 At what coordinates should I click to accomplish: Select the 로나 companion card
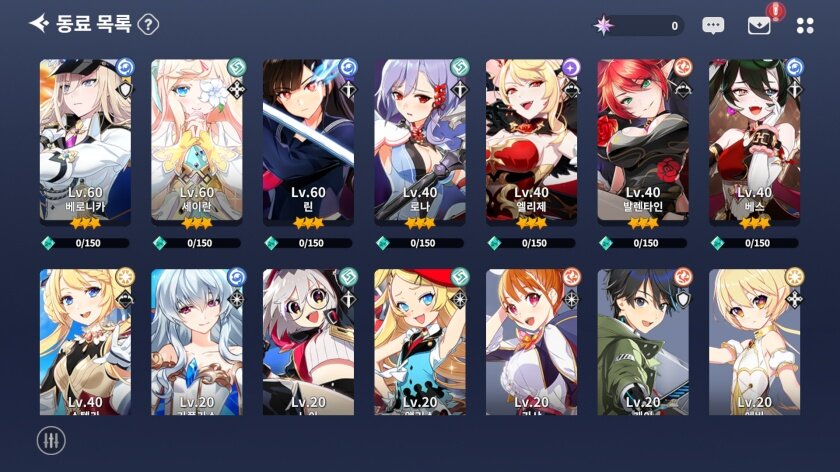tap(420, 140)
